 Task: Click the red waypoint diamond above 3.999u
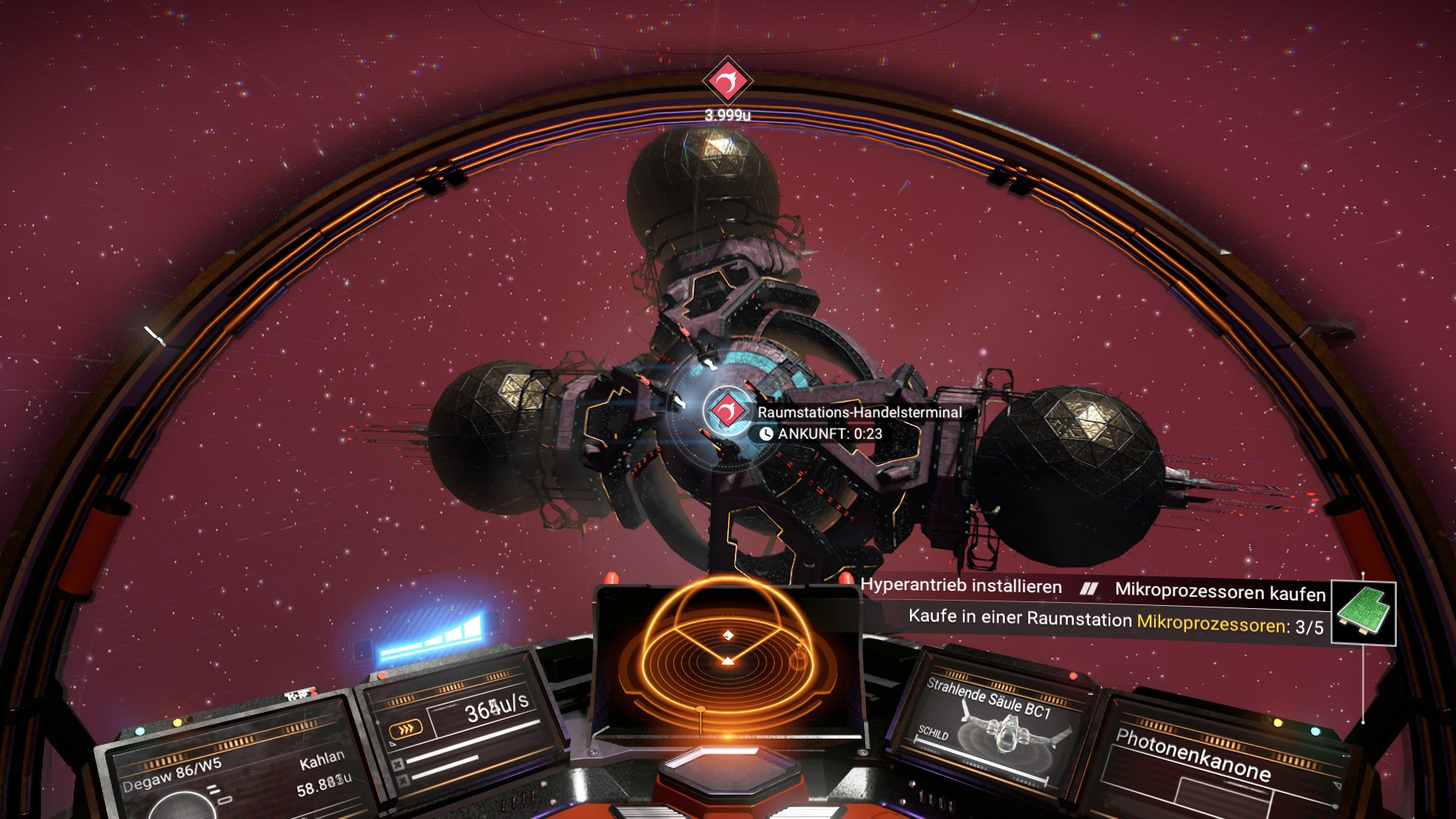(727, 80)
